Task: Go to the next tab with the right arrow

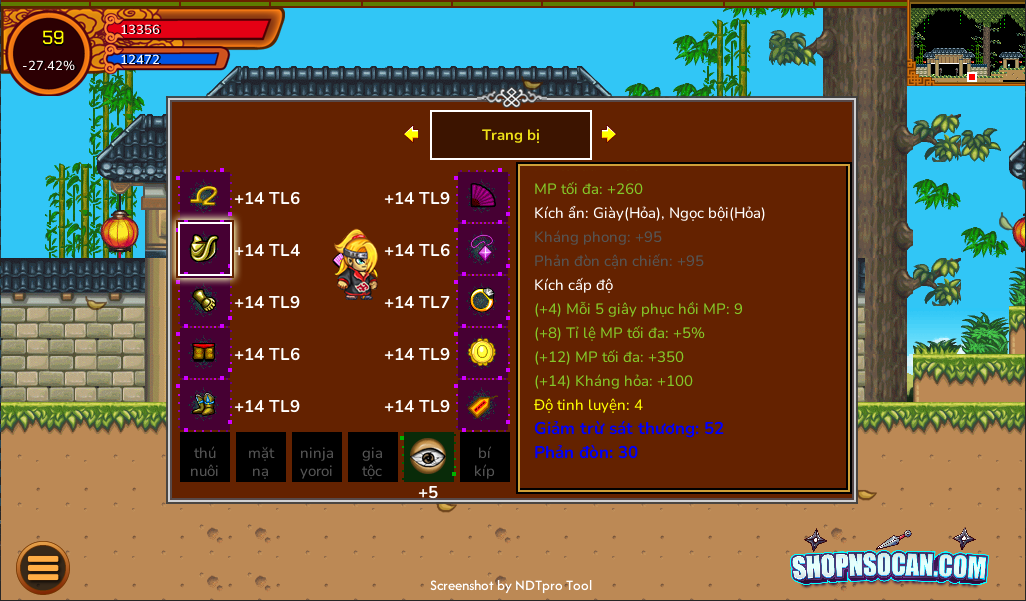Action: (608, 134)
